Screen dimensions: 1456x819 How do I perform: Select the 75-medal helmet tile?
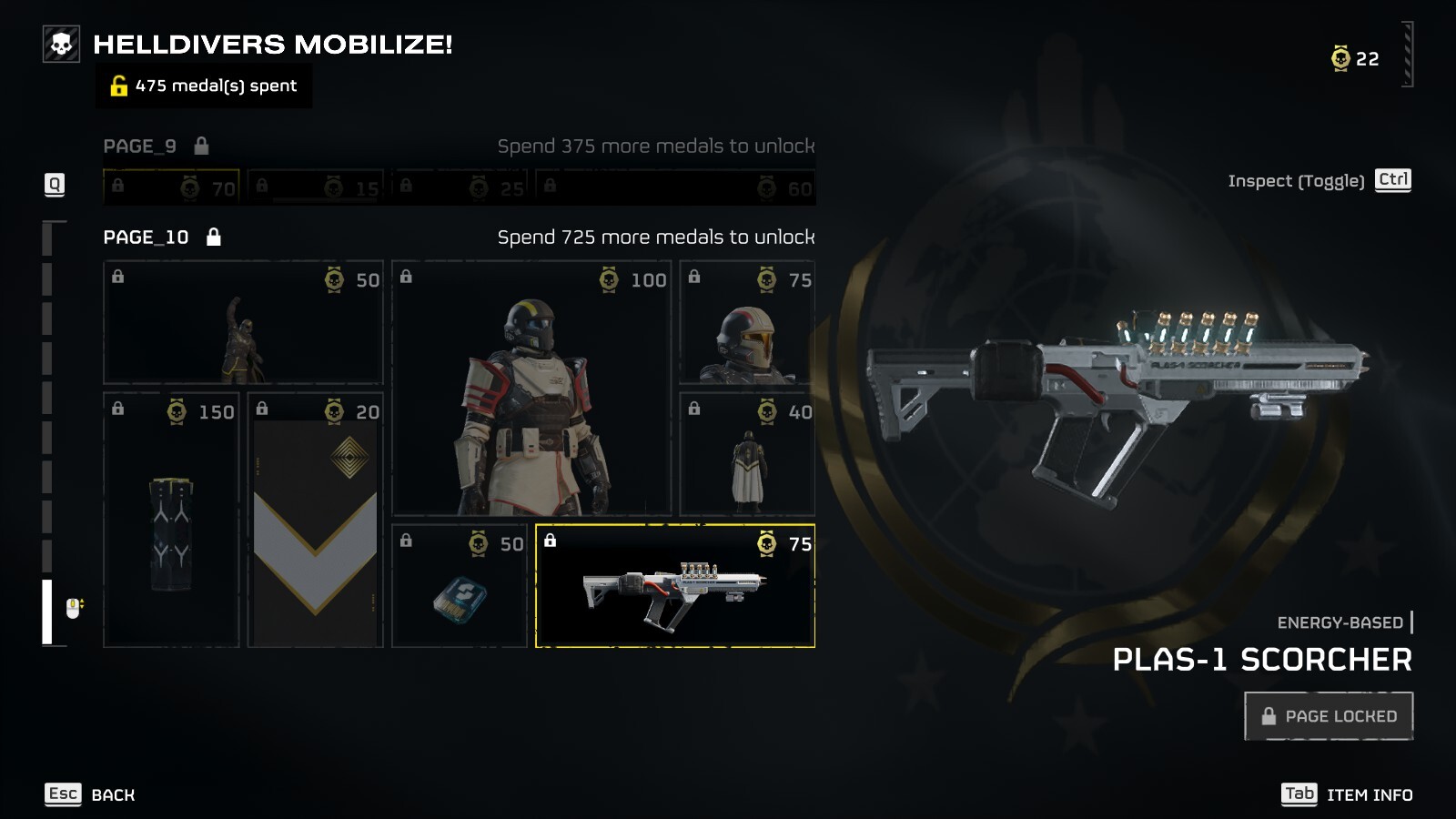tap(747, 323)
